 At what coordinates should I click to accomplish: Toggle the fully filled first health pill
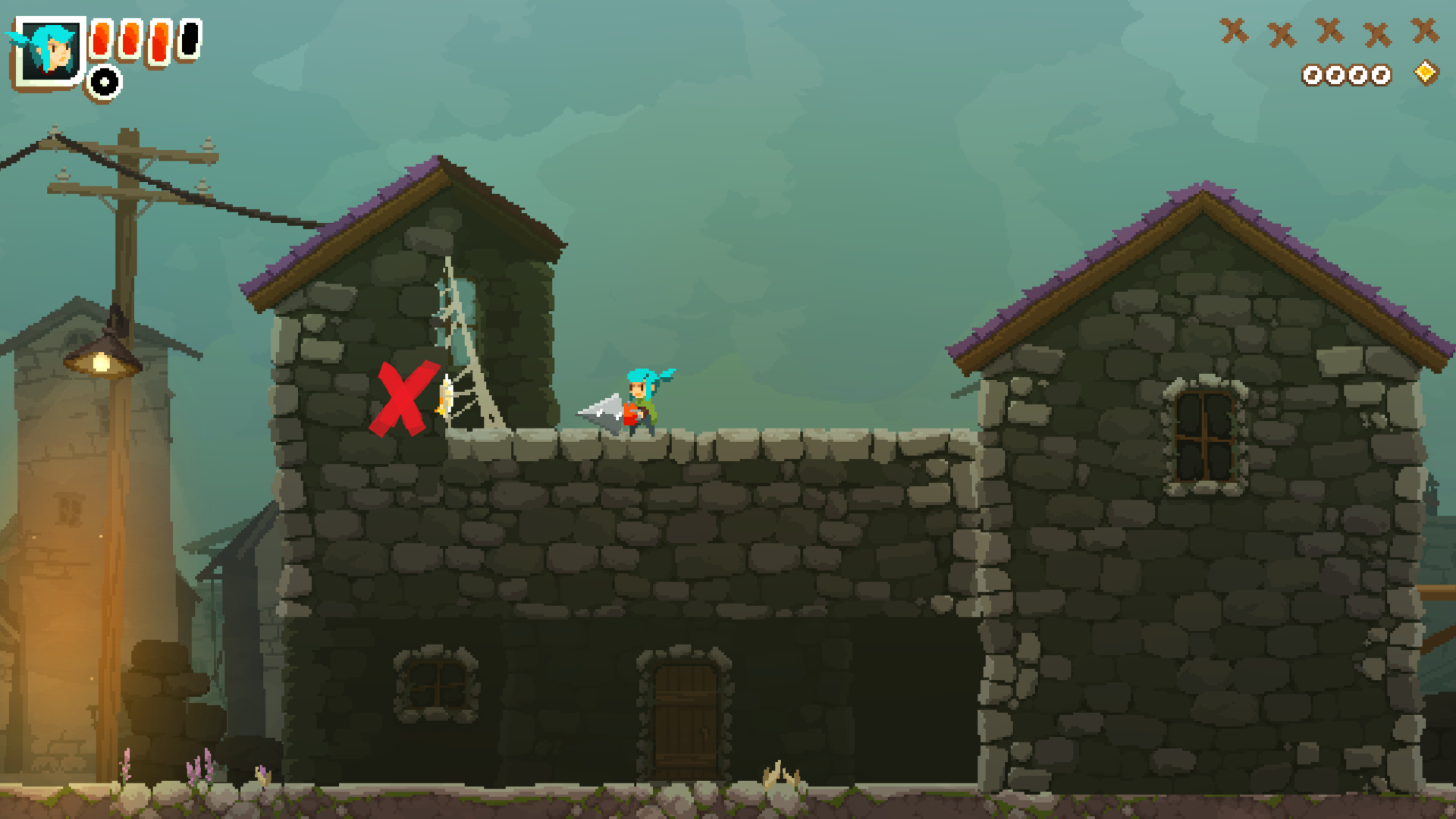(101, 39)
